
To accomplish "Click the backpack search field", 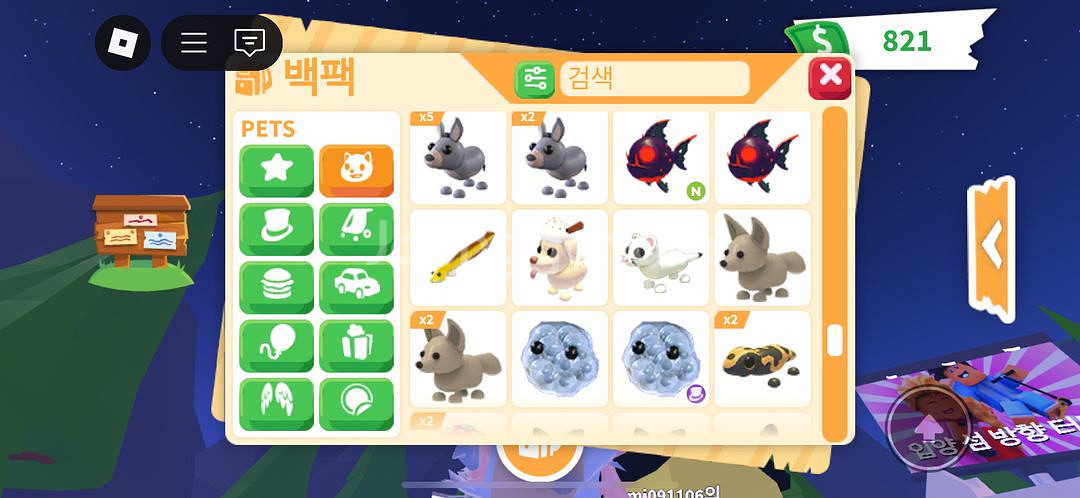I will click(654, 79).
